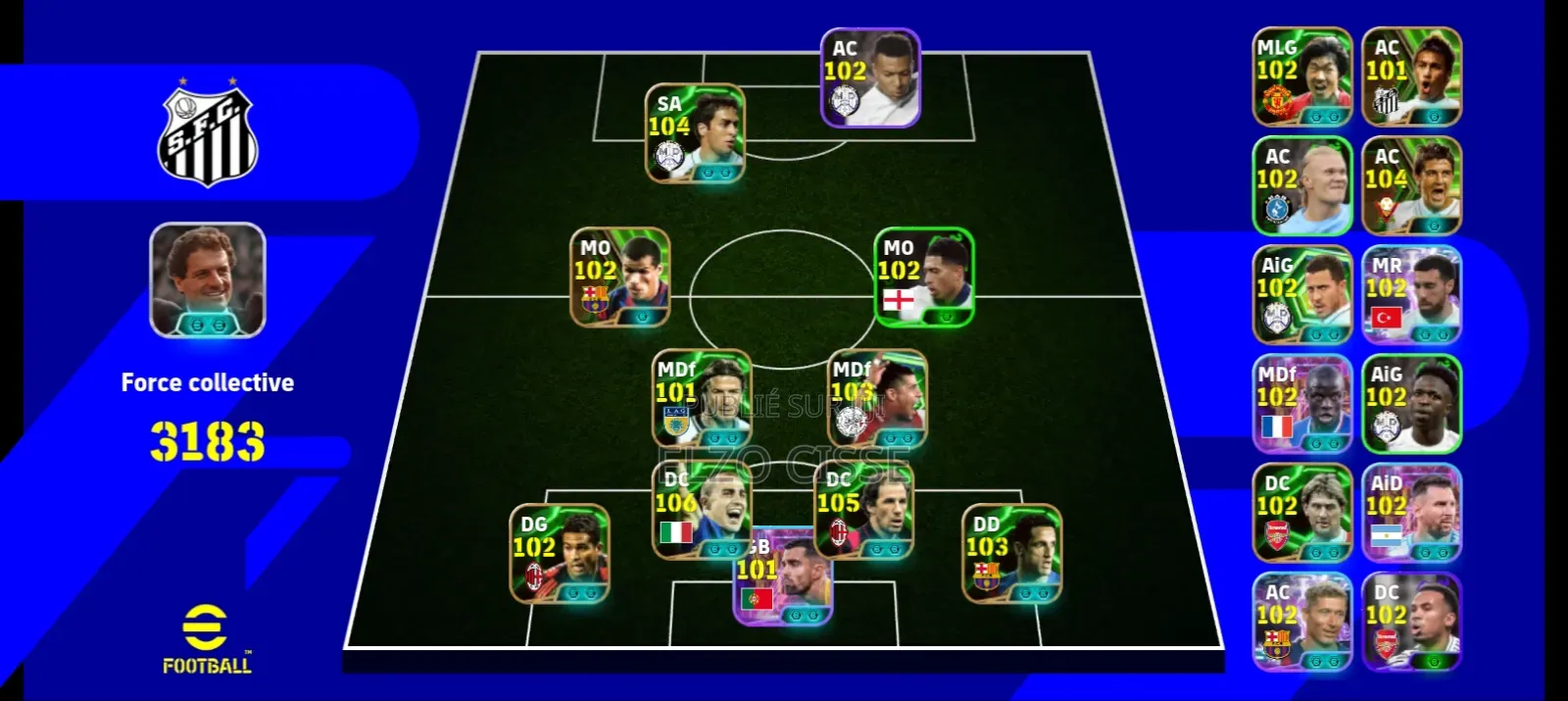Select the MO 102 card with England flag
This screenshot has width=1568, height=701.
click(924, 277)
